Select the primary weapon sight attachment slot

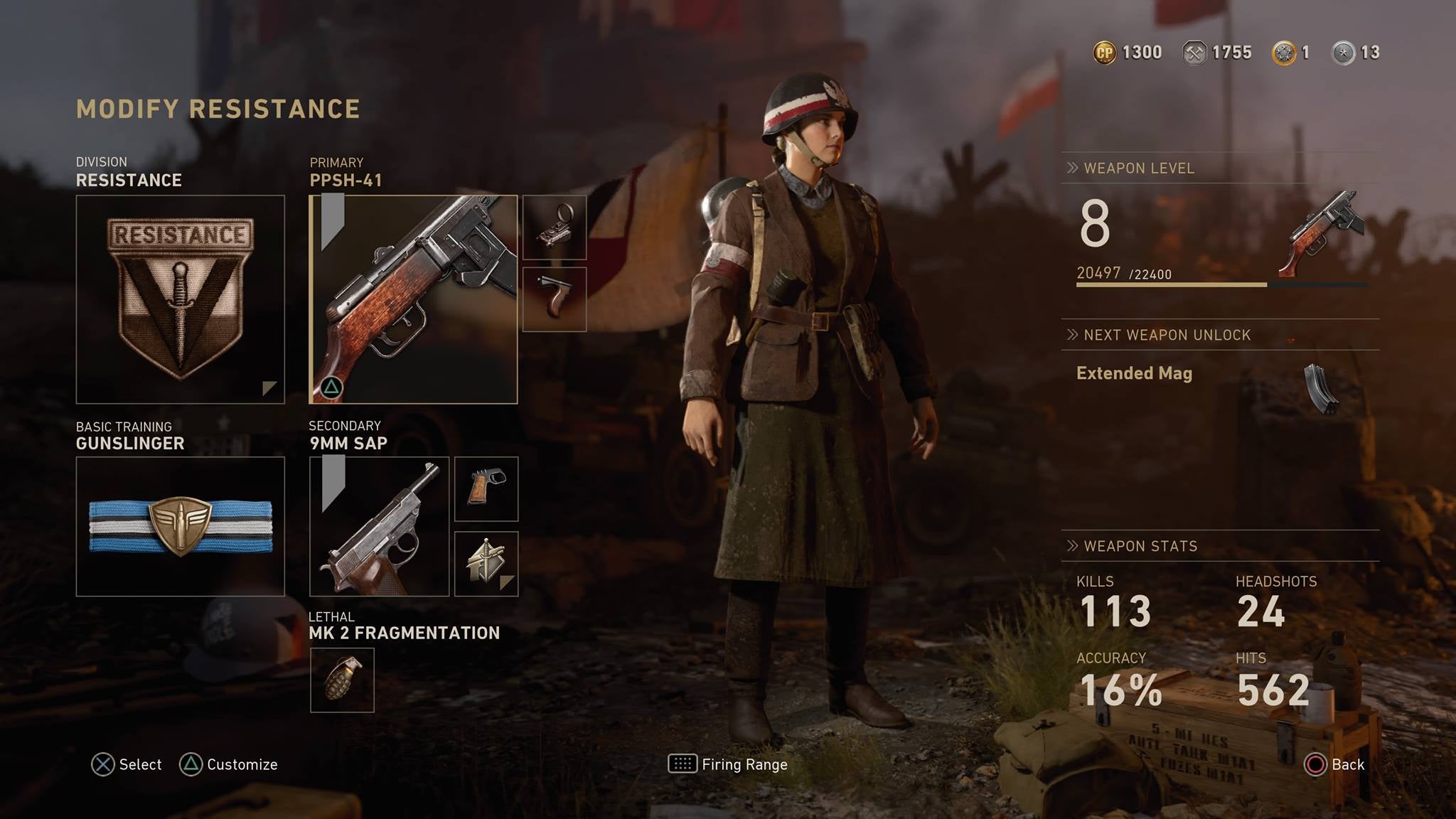coord(555,227)
